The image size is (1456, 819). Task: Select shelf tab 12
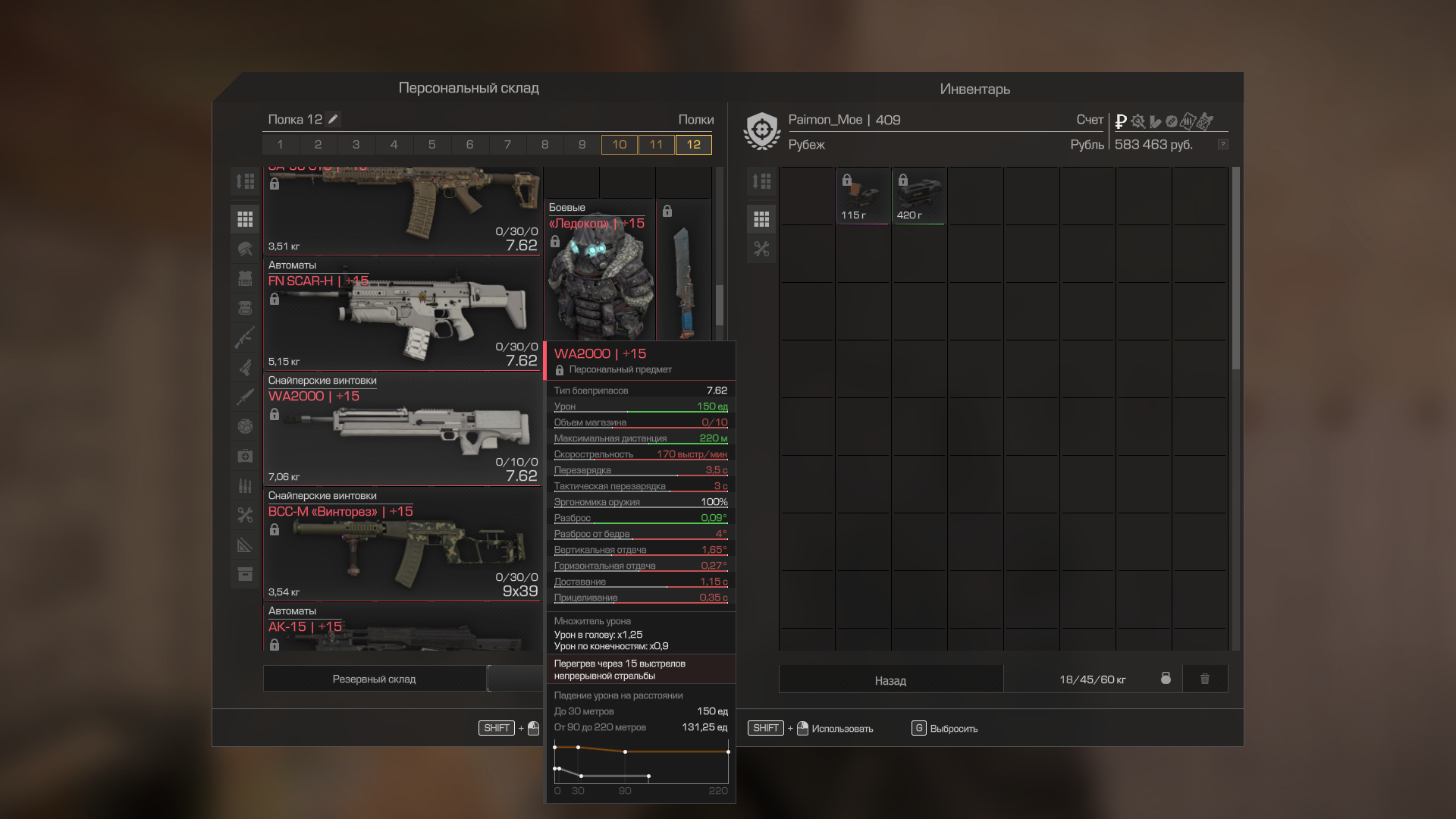pyautogui.click(x=693, y=144)
